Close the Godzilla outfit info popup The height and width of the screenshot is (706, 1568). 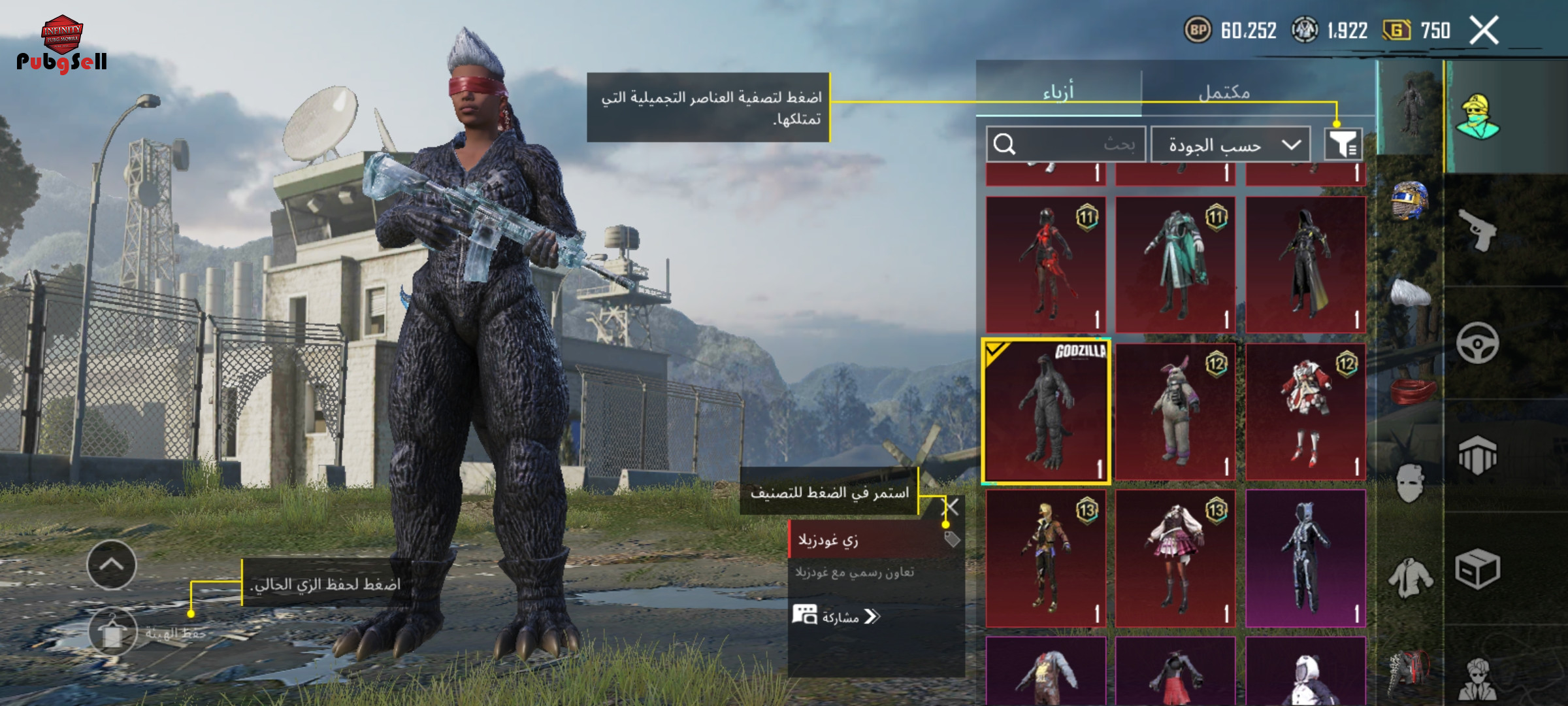[x=953, y=507]
